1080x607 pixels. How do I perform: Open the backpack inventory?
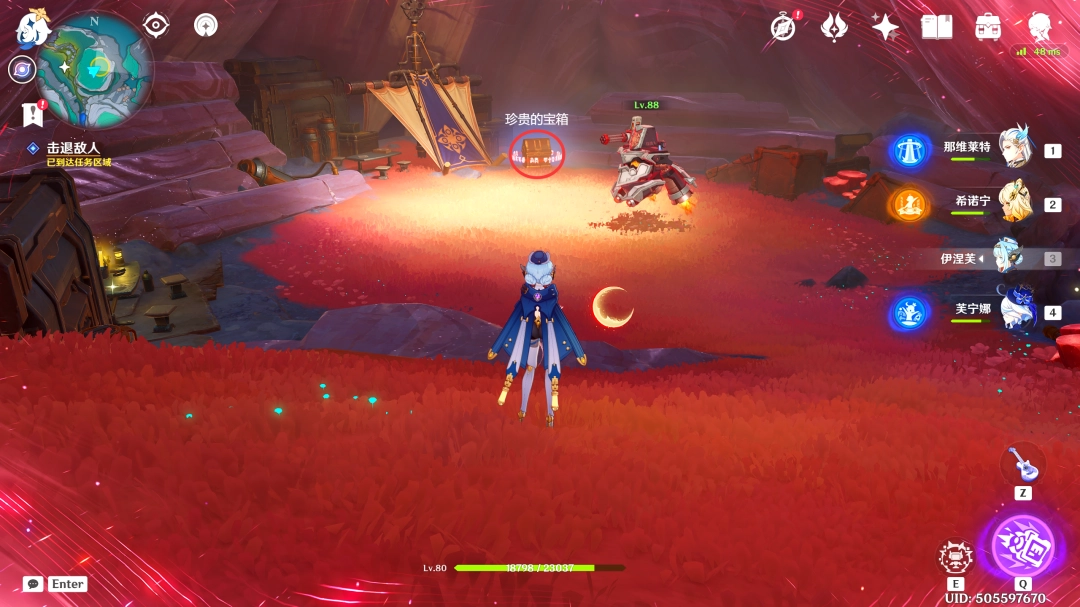click(x=988, y=27)
